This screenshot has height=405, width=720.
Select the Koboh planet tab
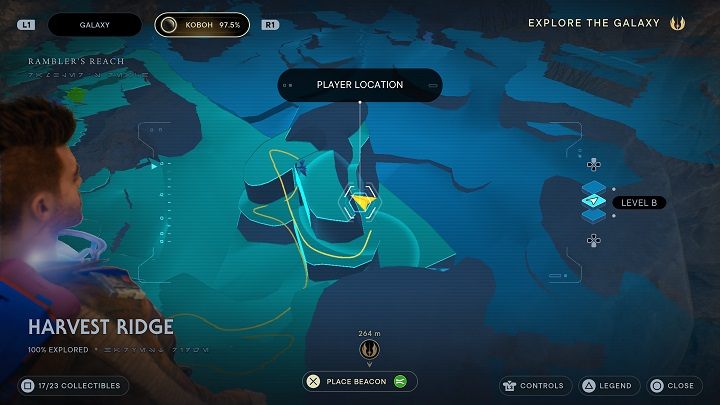(202, 23)
